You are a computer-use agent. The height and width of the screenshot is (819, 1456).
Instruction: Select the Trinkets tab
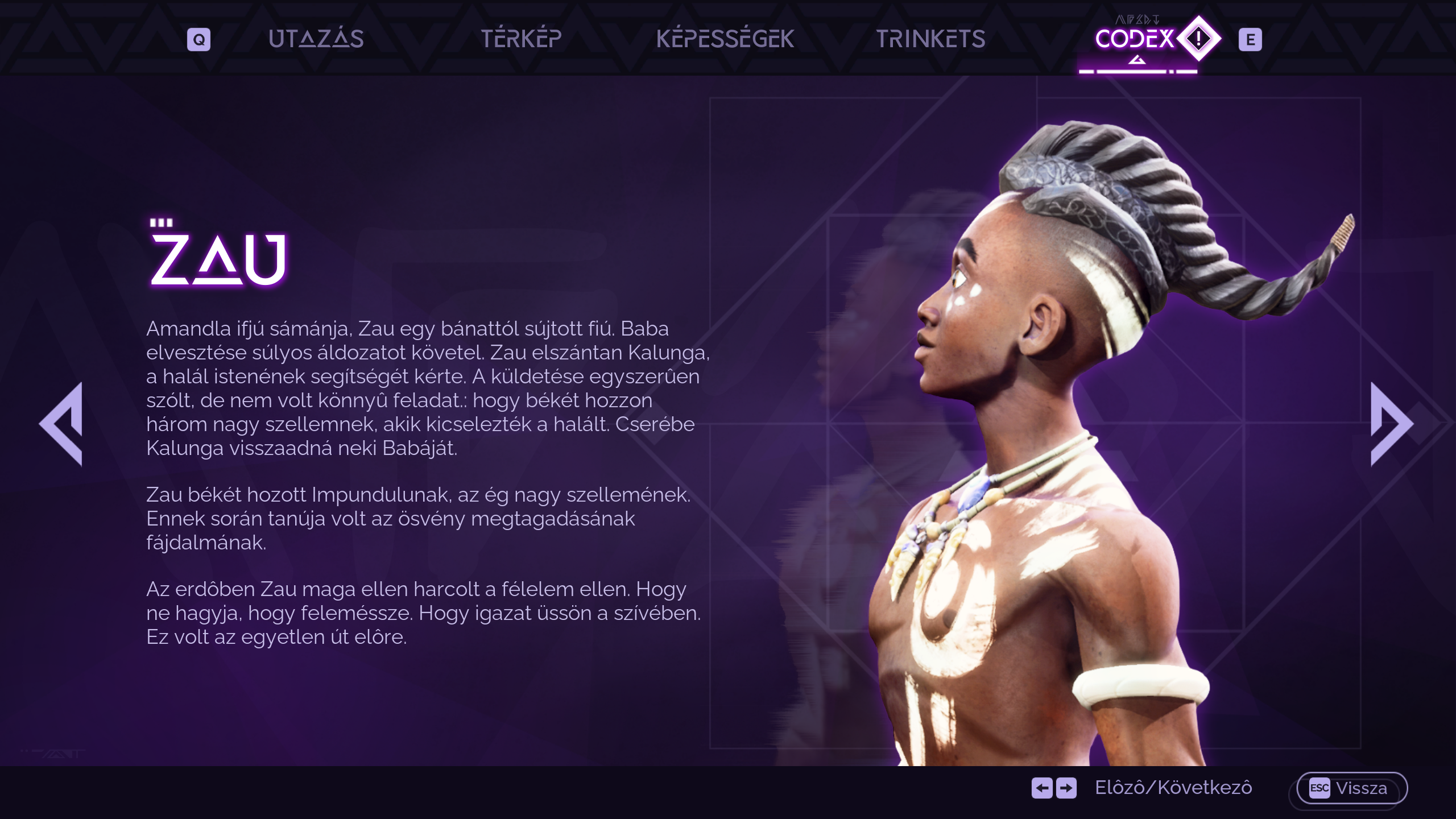(930, 39)
